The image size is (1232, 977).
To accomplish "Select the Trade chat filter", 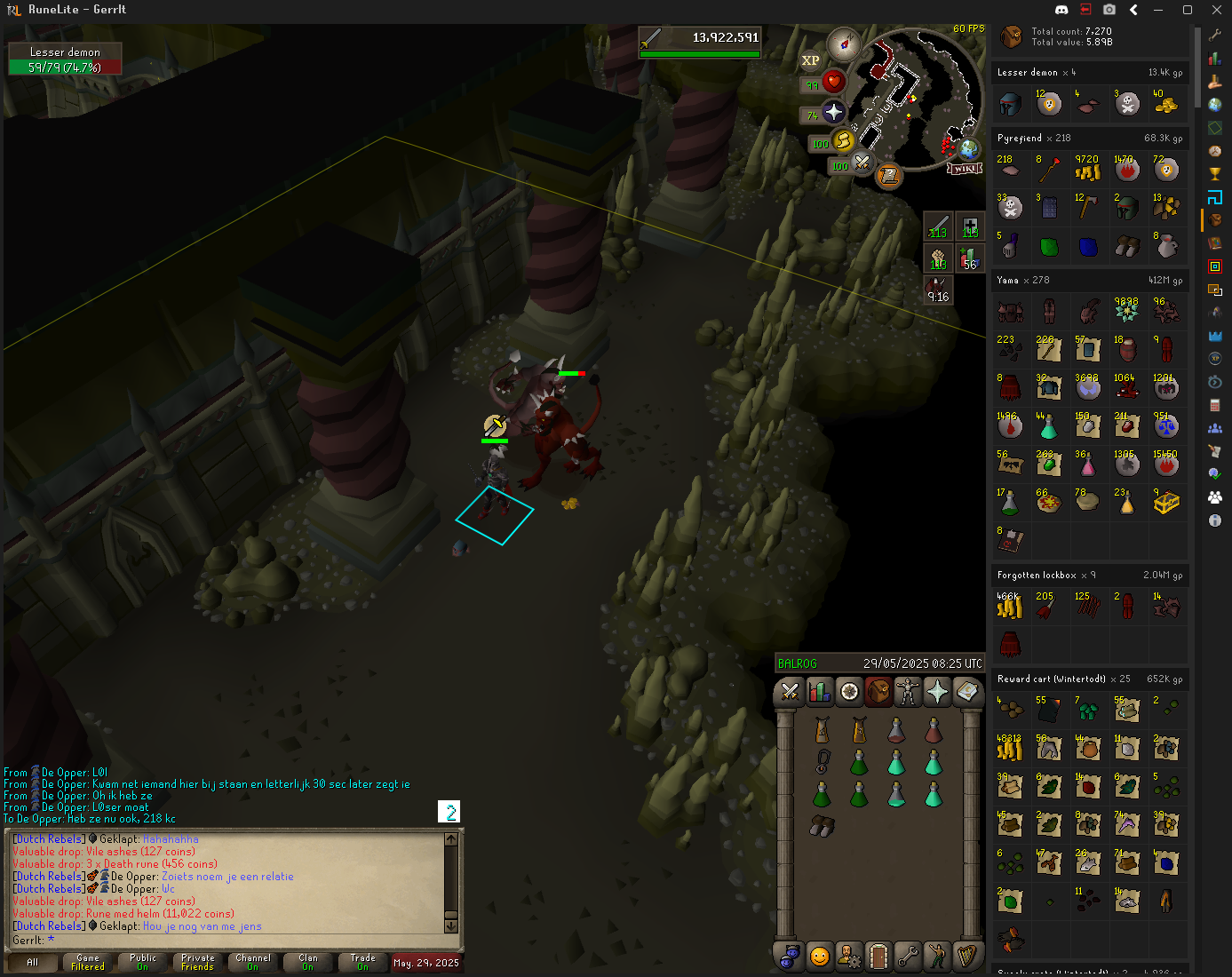I will coord(362,962).
